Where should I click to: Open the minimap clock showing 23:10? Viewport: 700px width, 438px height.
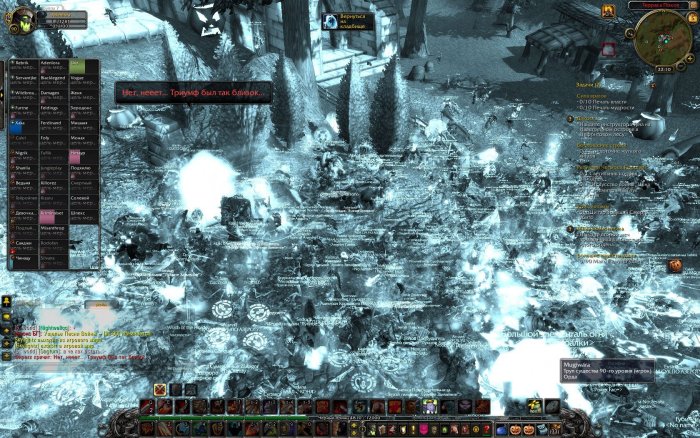click(663, 70)
